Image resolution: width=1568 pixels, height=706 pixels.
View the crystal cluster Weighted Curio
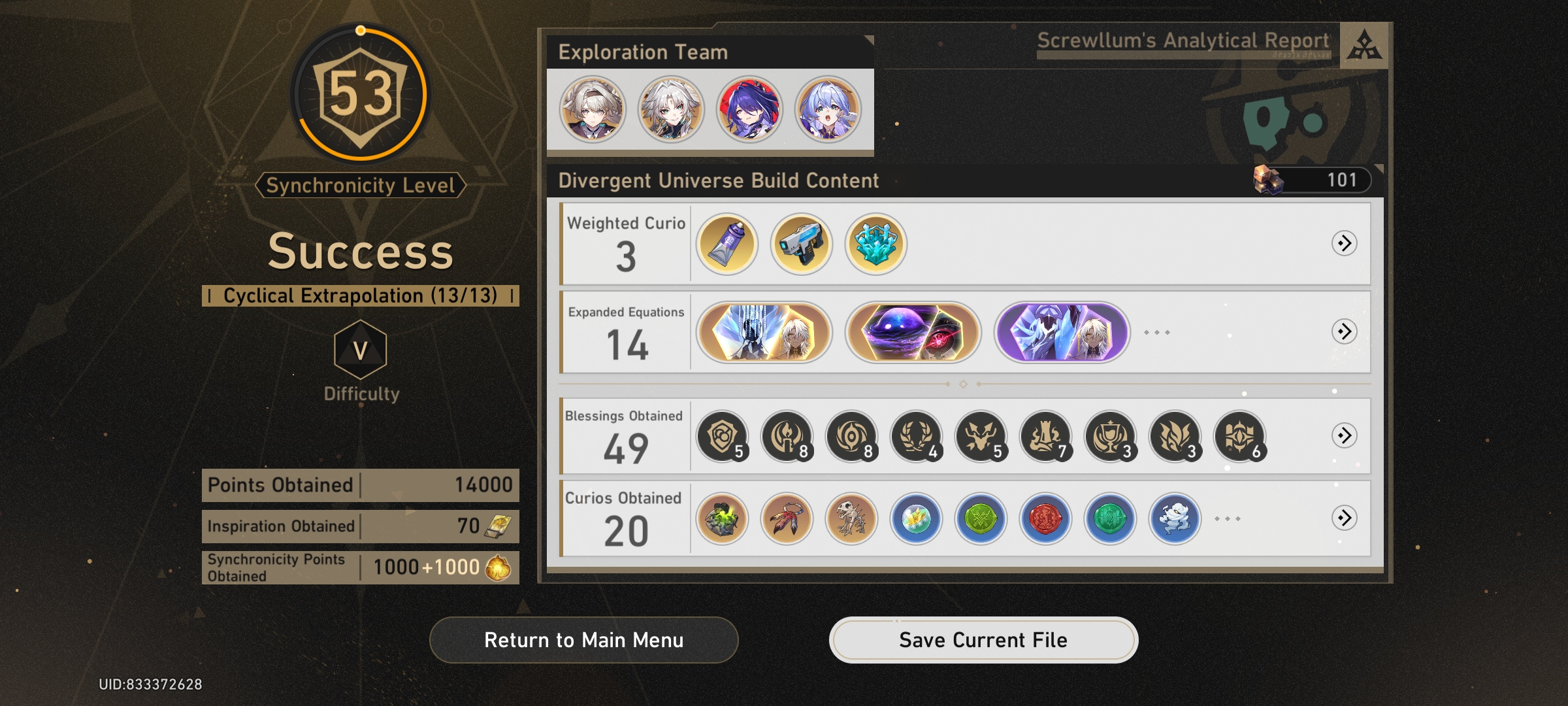point(875,244)
